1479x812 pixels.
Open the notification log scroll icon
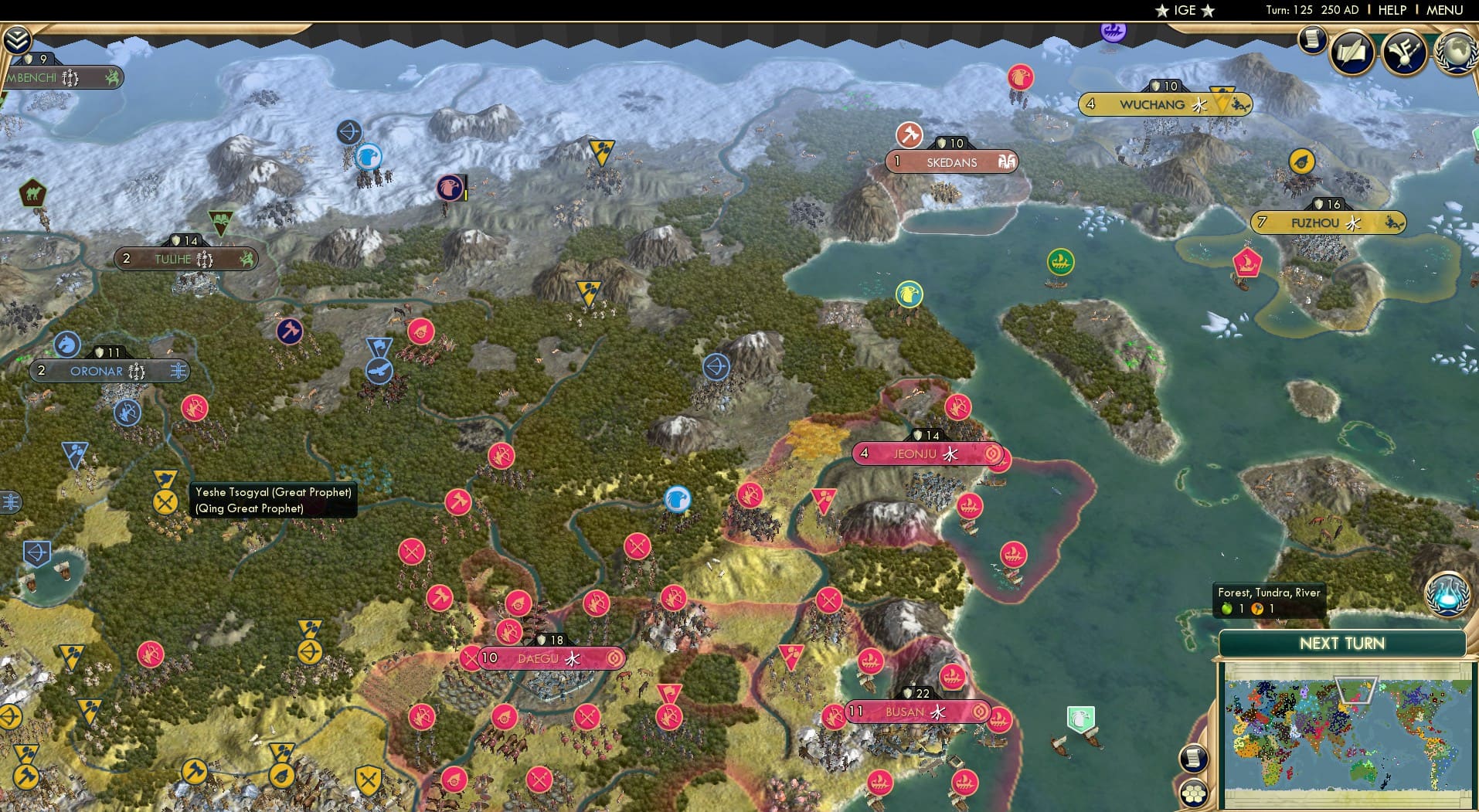(1313, 41)
